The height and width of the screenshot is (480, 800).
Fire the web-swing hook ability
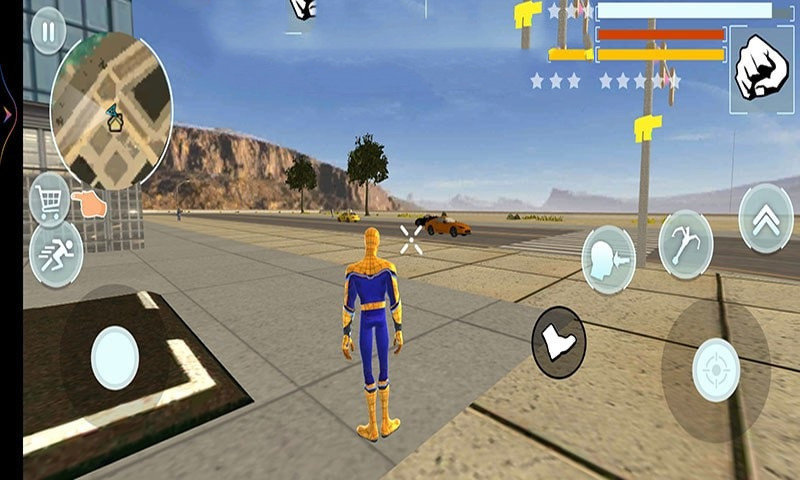[686, 244]
